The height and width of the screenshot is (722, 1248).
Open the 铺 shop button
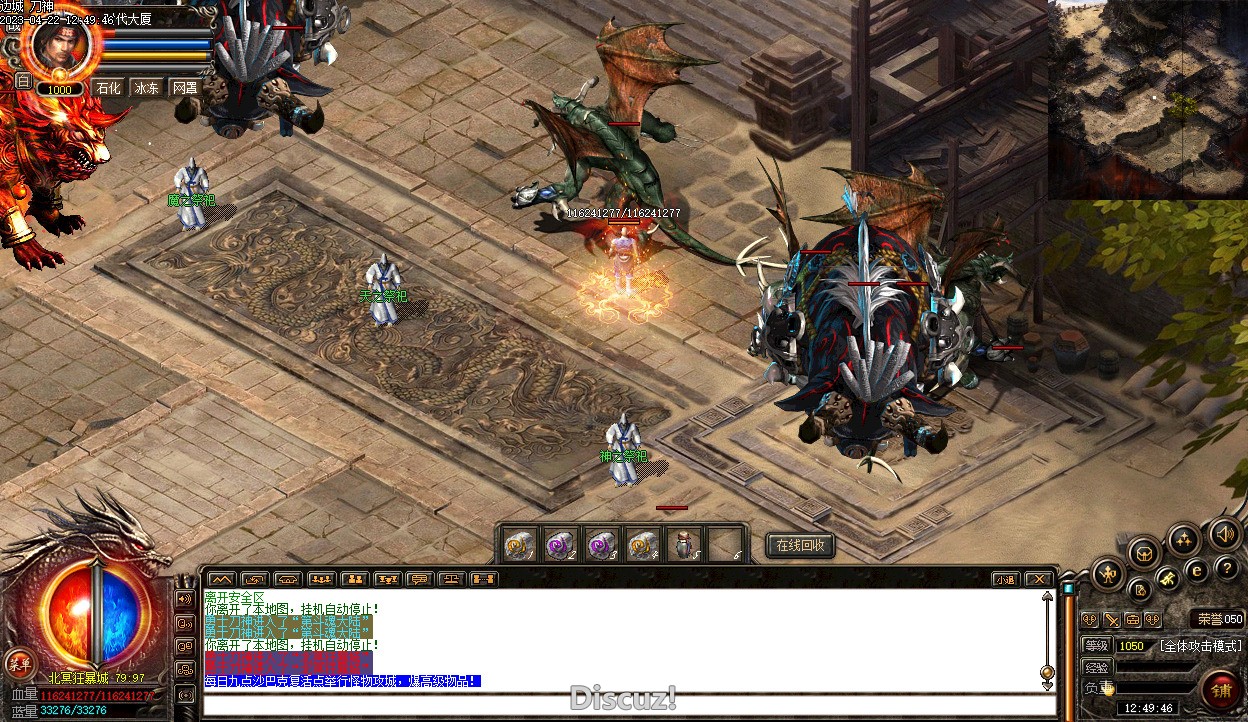[x=1222, y=689]
